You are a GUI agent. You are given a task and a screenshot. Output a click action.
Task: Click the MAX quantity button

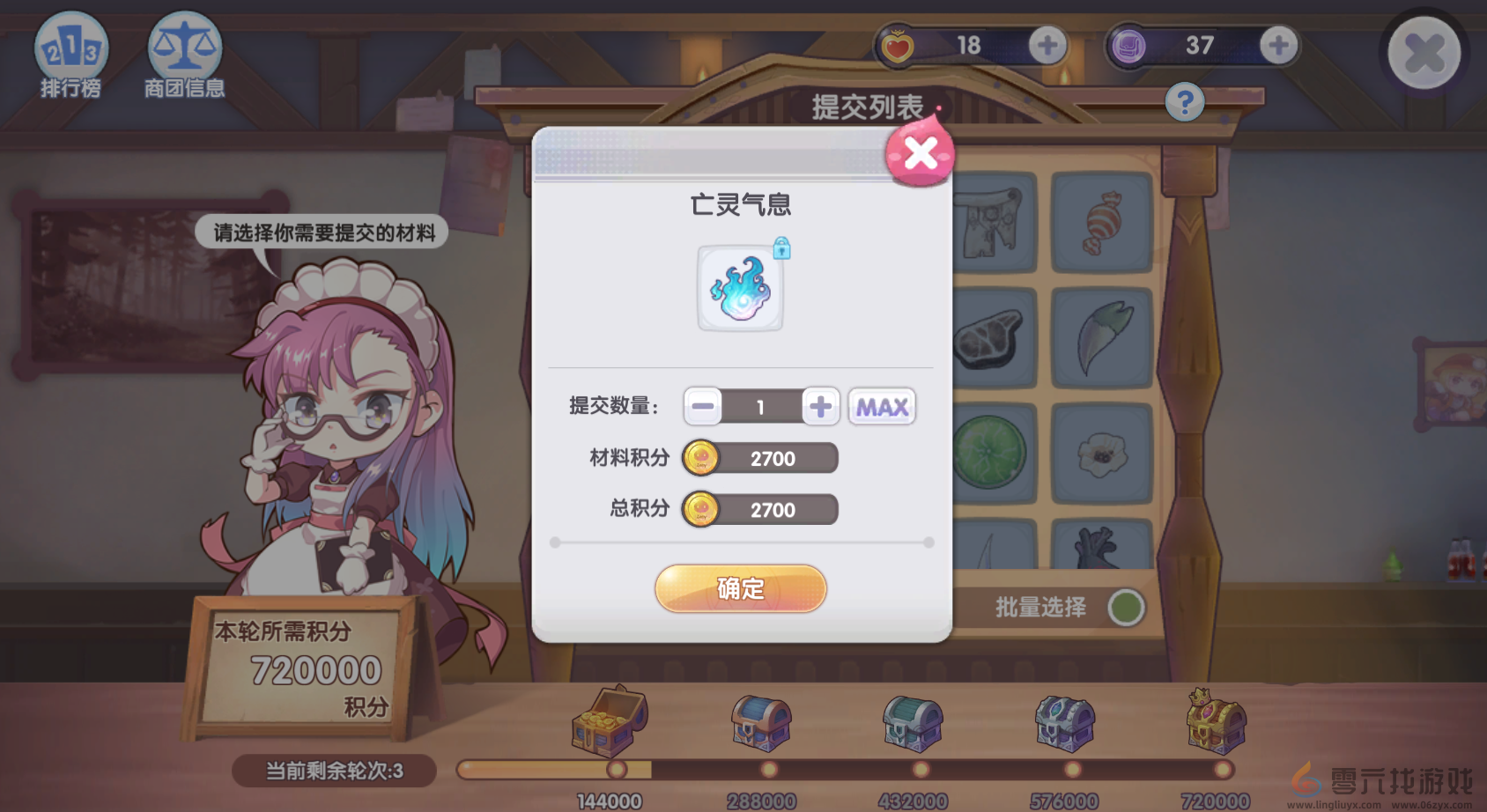880,406
